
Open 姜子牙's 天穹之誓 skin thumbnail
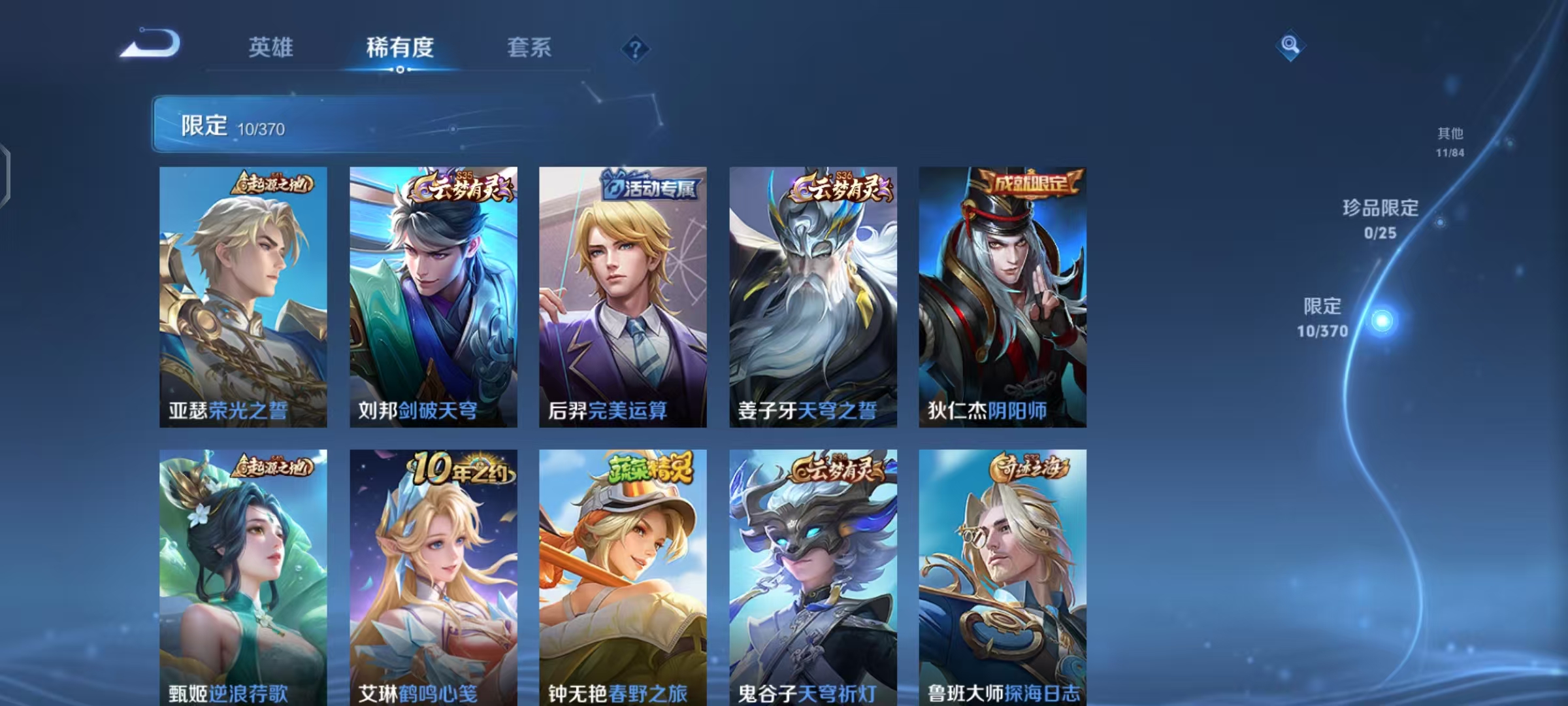pyautogui.click(x=813, y=294)
